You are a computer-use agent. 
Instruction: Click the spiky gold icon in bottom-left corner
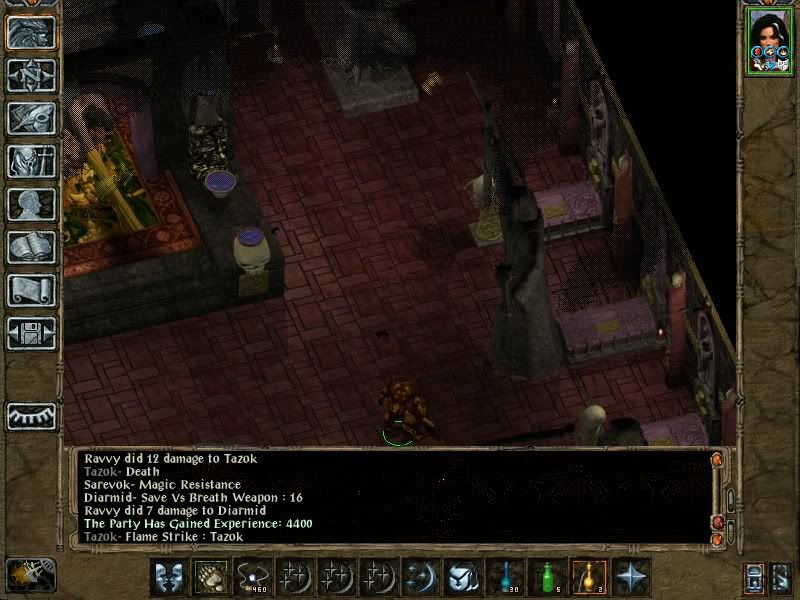tap(29, 575)
